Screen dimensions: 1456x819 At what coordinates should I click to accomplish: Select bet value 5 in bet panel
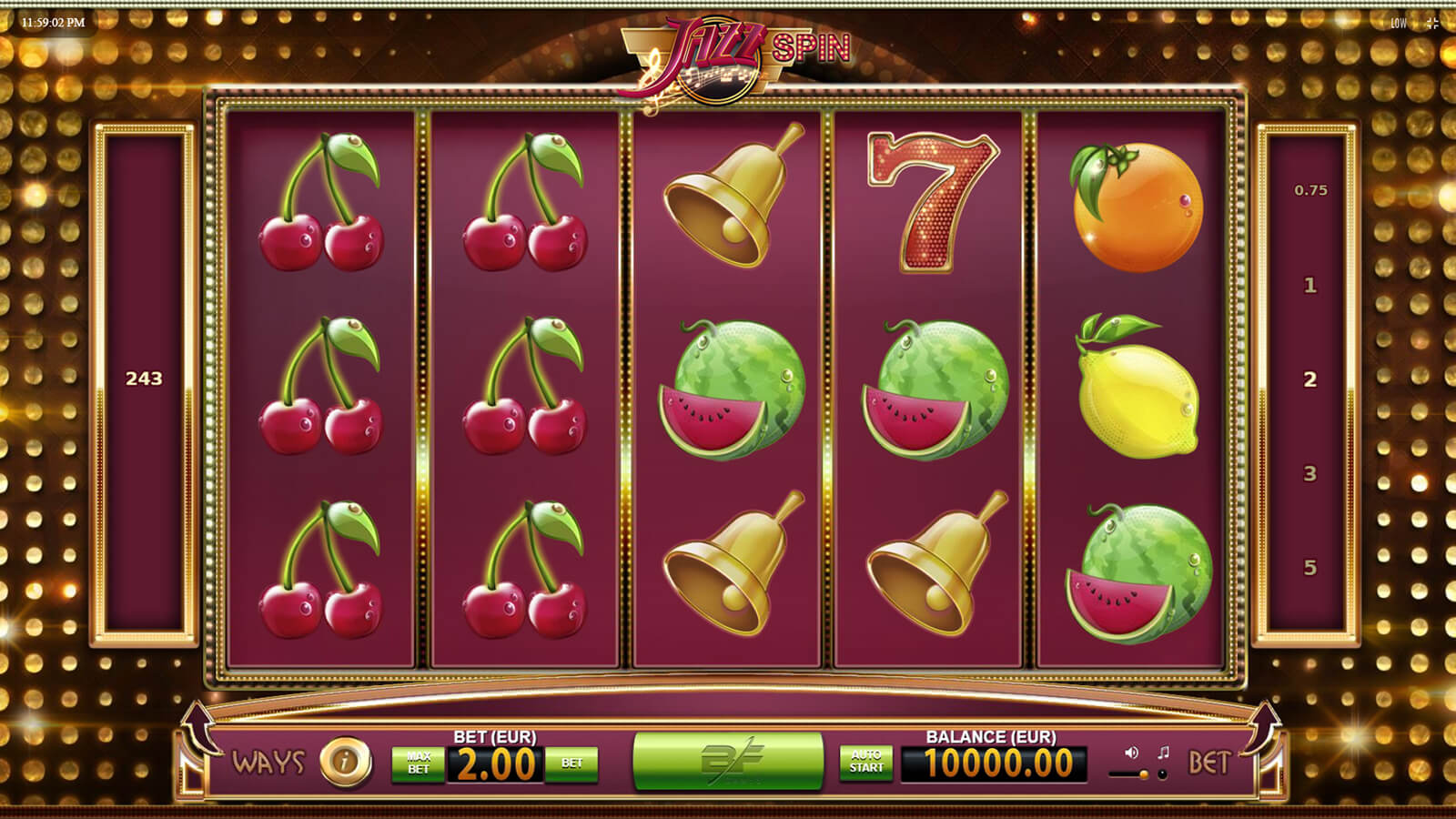1310,568
